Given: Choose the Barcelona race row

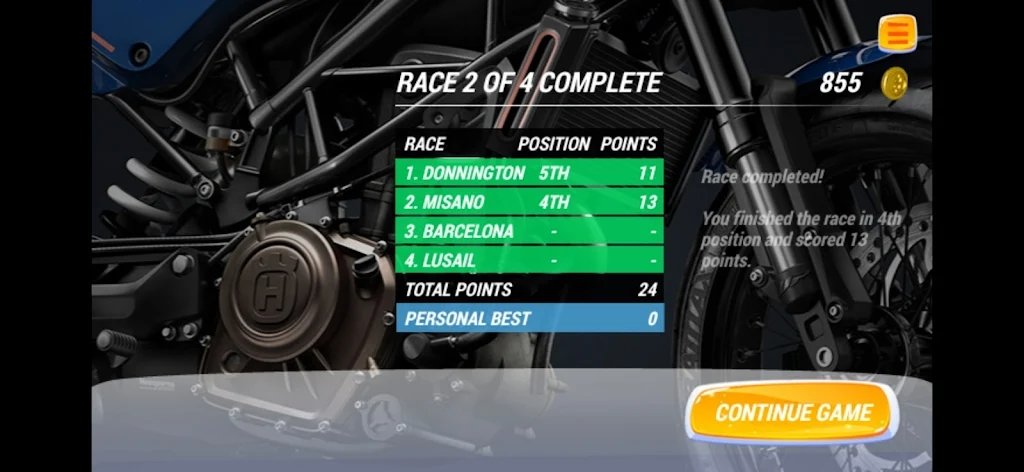Looking at the screenshot, I should click(x=530, y=231).
